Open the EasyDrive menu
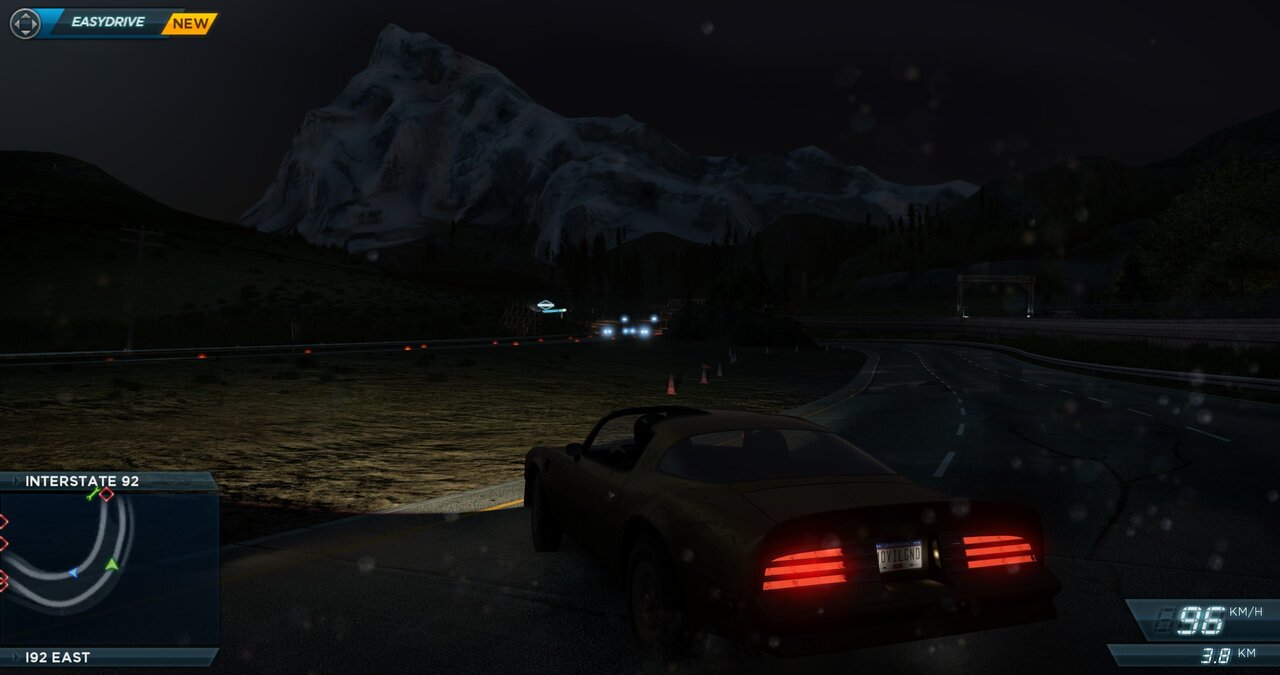The image size is (1280, 675). [108, 22]
